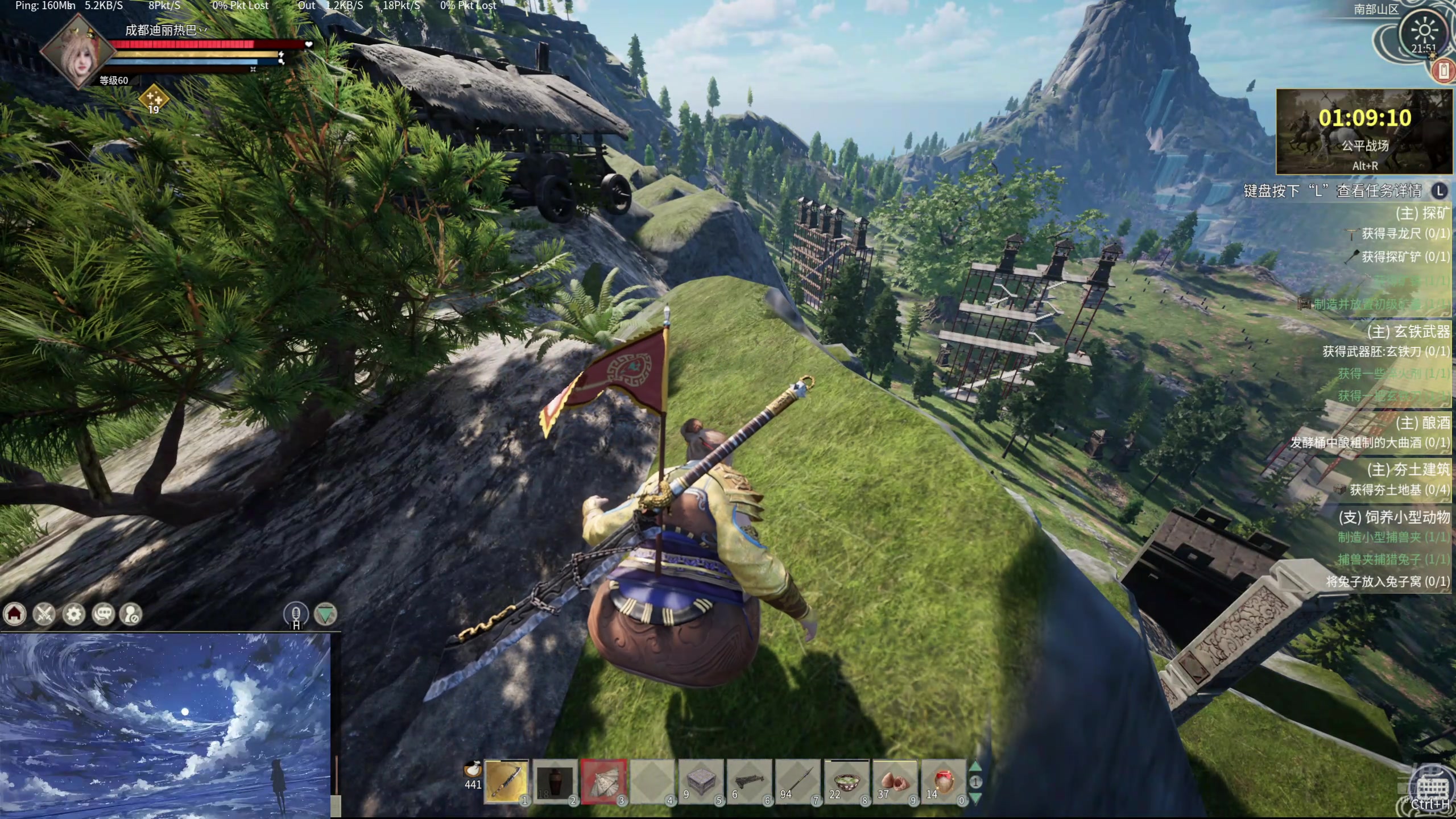
Task: Toggle the voice microphone button
Action: click(x=296, y=614)
